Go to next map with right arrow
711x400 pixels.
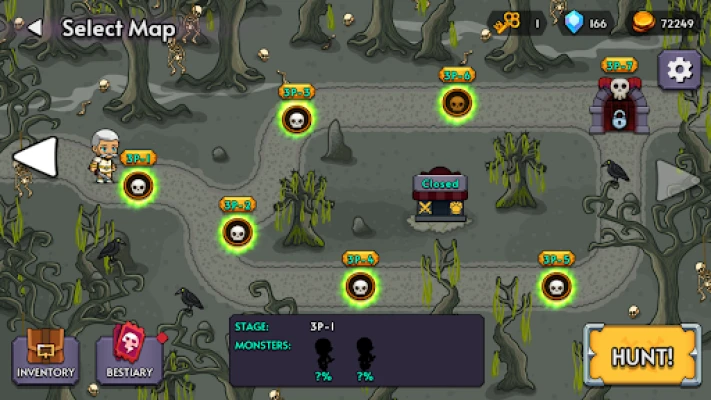point(678,180)
